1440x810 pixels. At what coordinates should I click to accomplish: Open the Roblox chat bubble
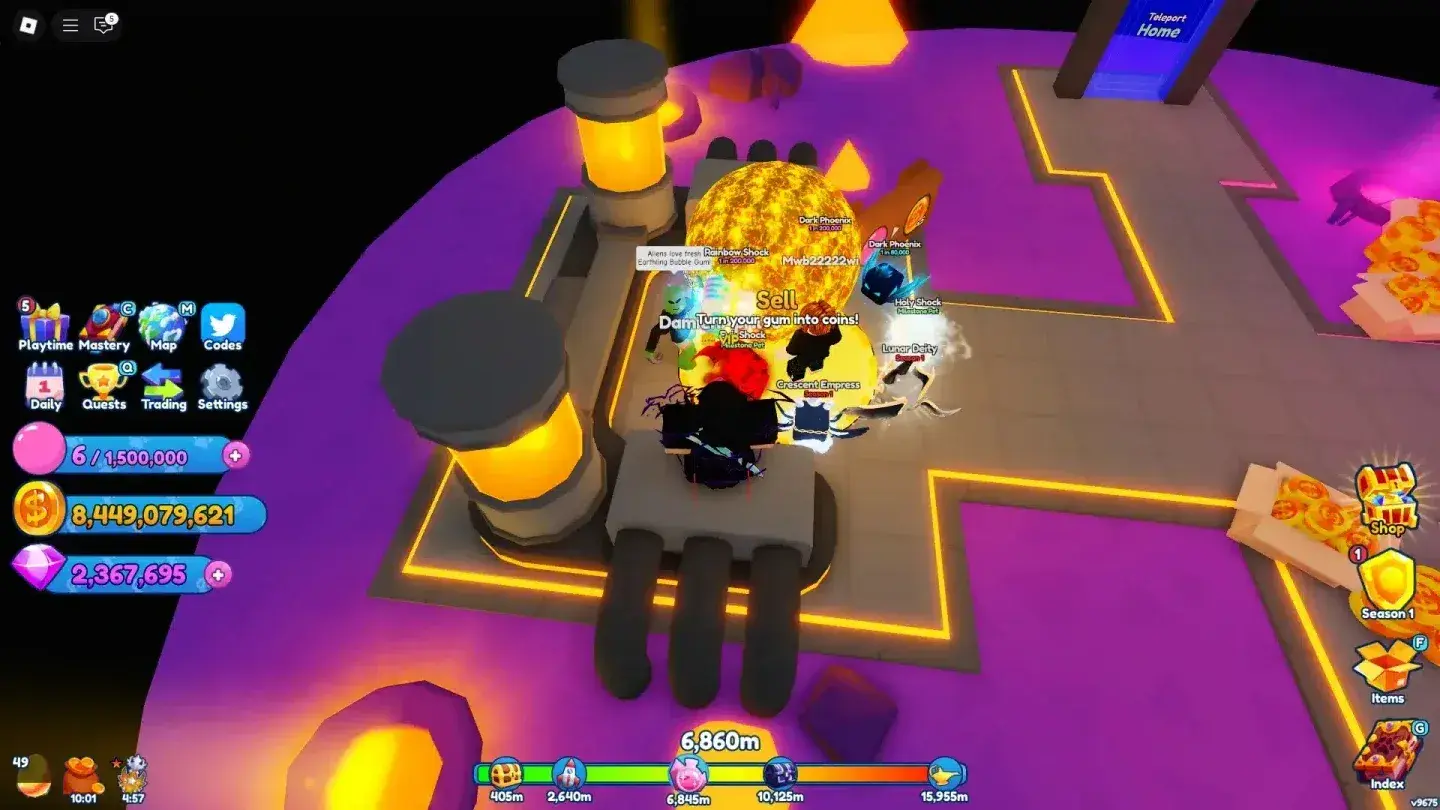point(103,25)
